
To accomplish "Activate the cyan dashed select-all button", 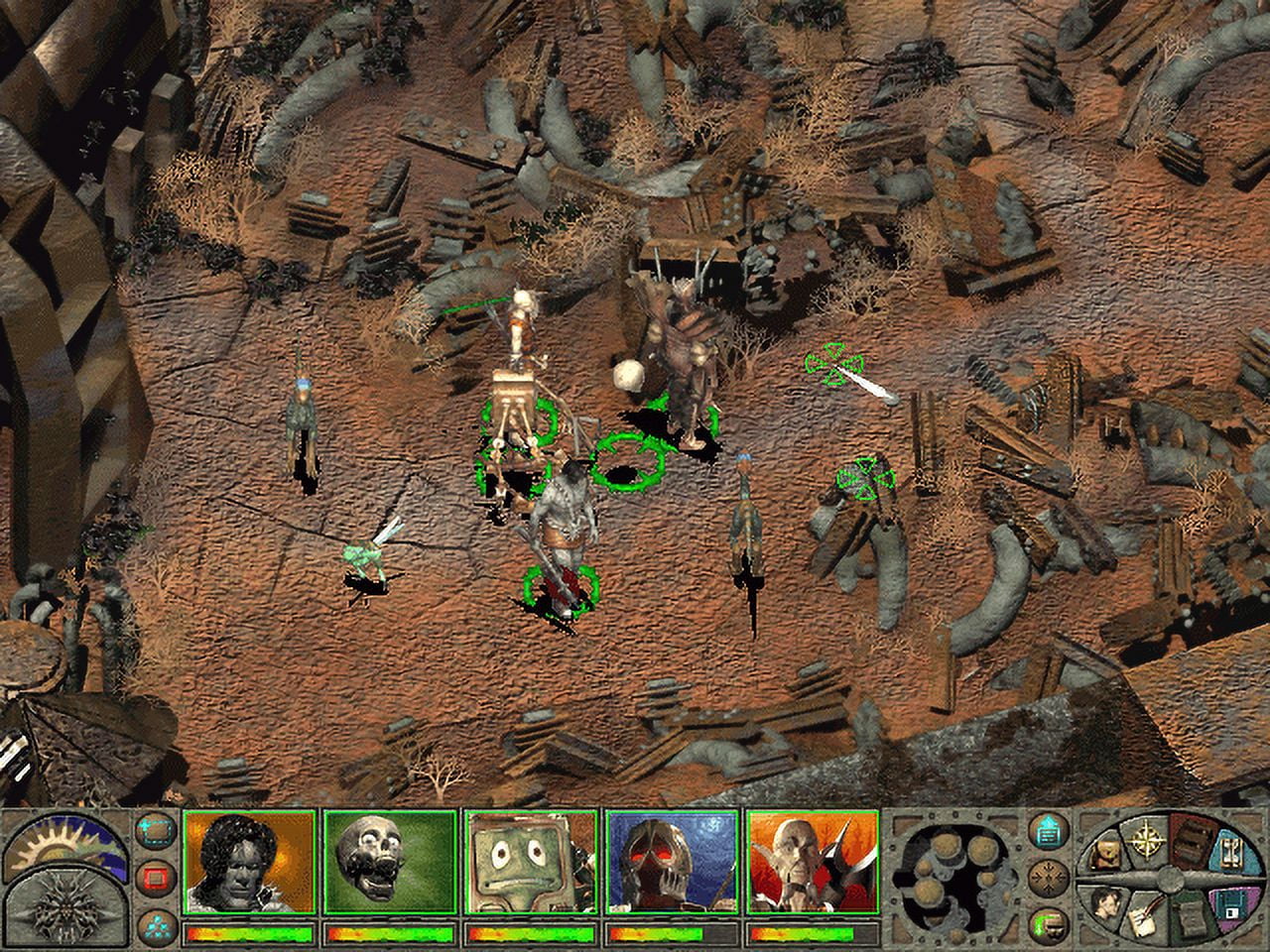I will click(154, 833).
